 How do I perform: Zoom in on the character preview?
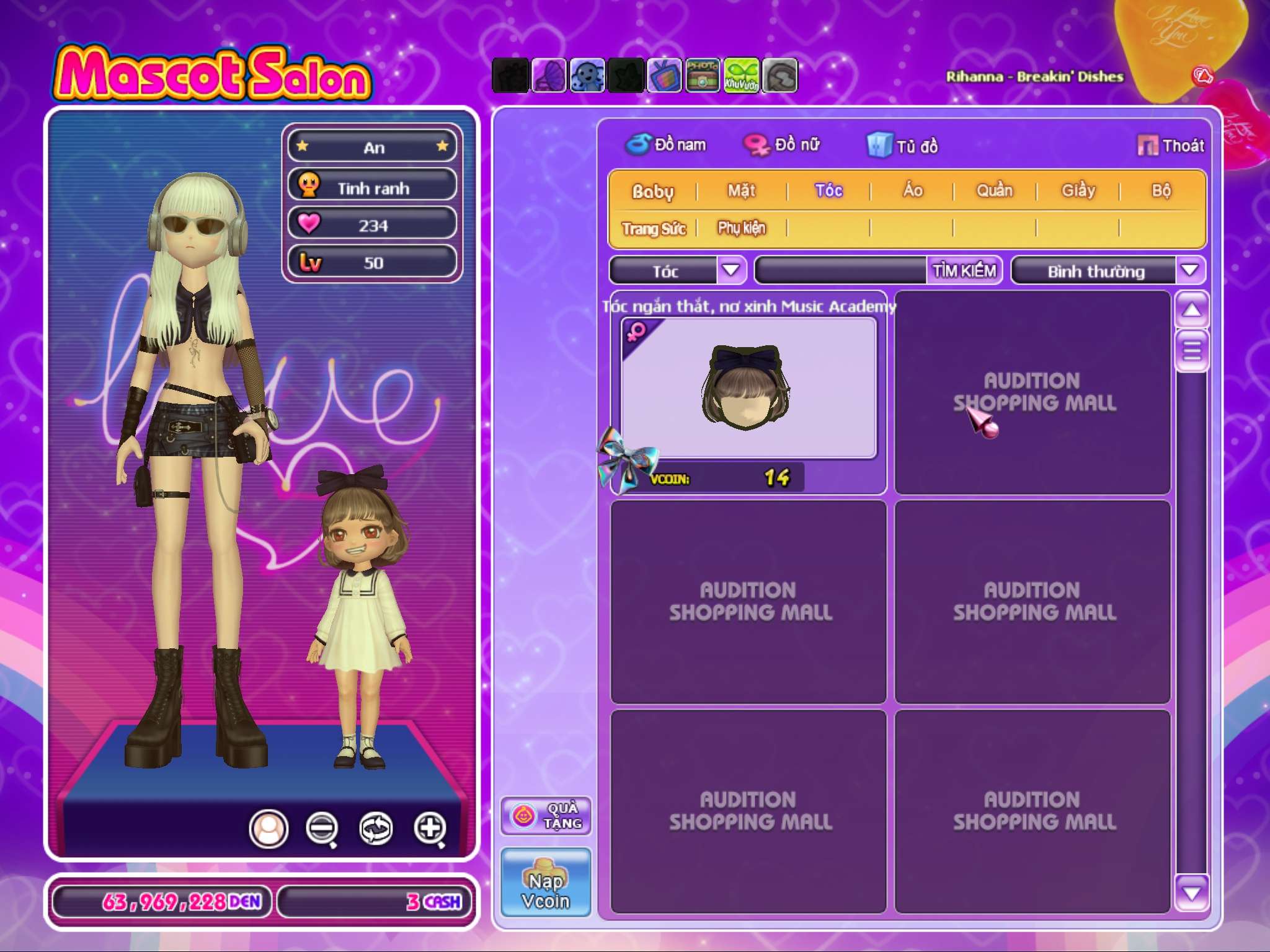[x=430, y=828]
